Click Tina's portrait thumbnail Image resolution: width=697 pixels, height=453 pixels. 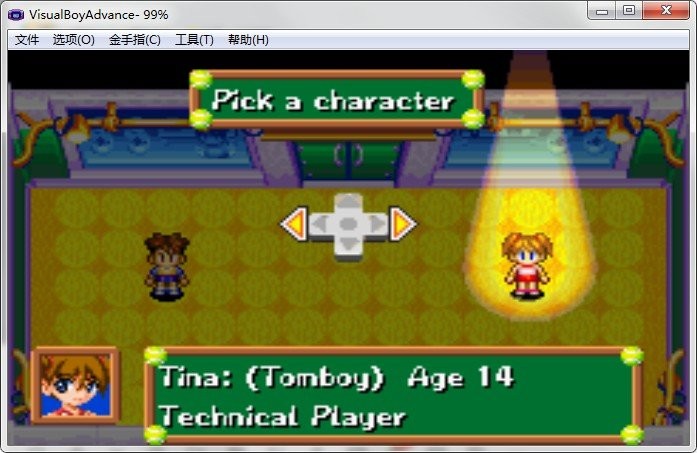pyautogui.click(x=74, y=385)
